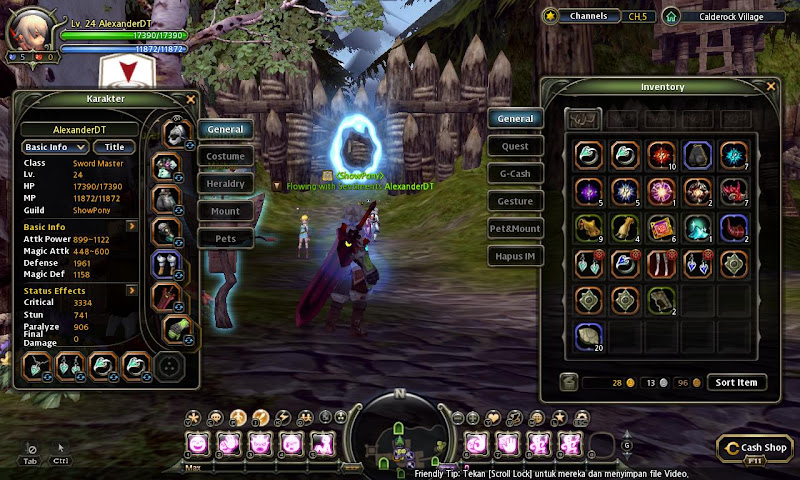Open the Basic Info dropdown
Image resolution: width=800 pixels, height=480 pixels.
pos(53,147)
